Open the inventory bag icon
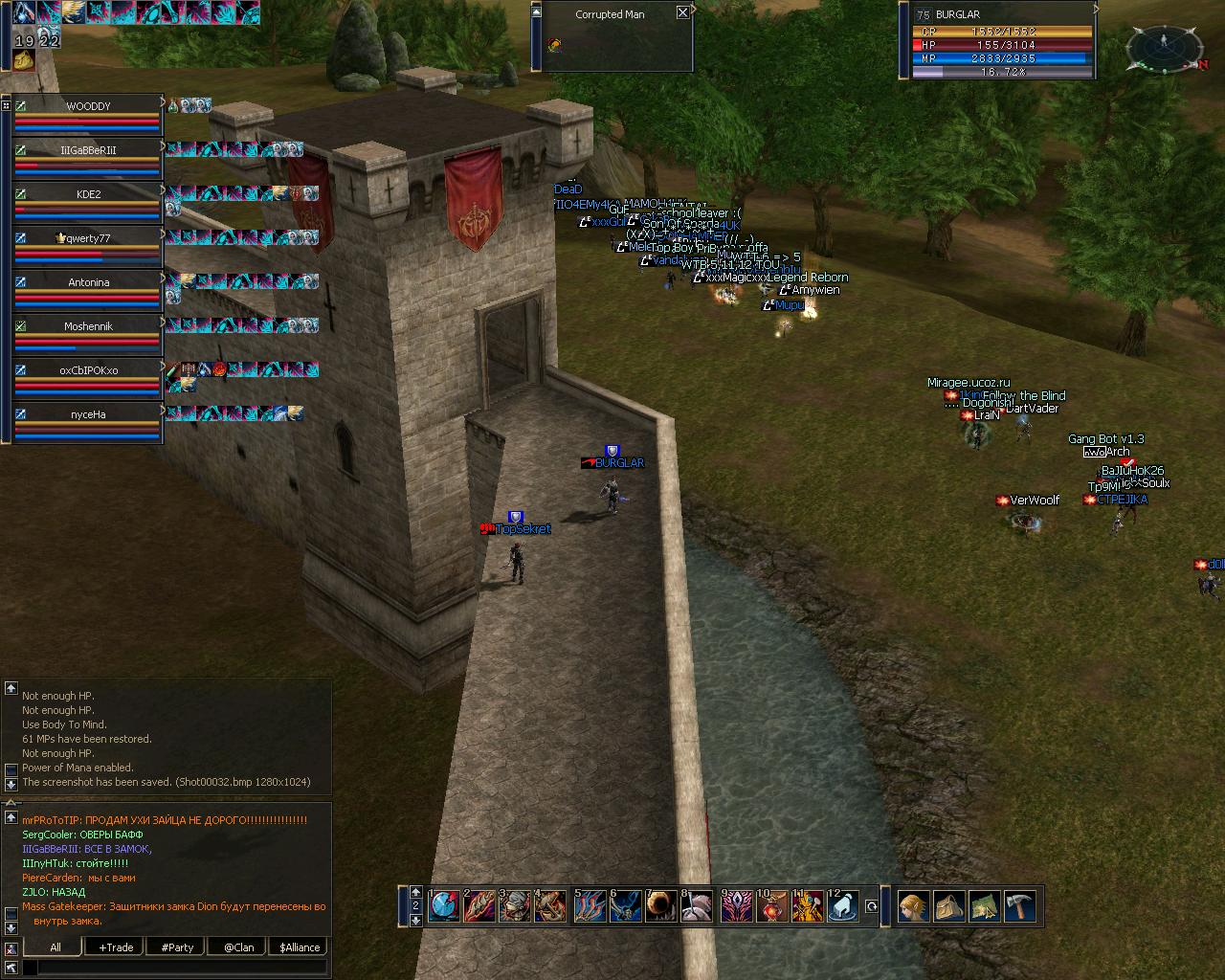The height and width of the screenshot is (980, 1225). coord(948,906)
